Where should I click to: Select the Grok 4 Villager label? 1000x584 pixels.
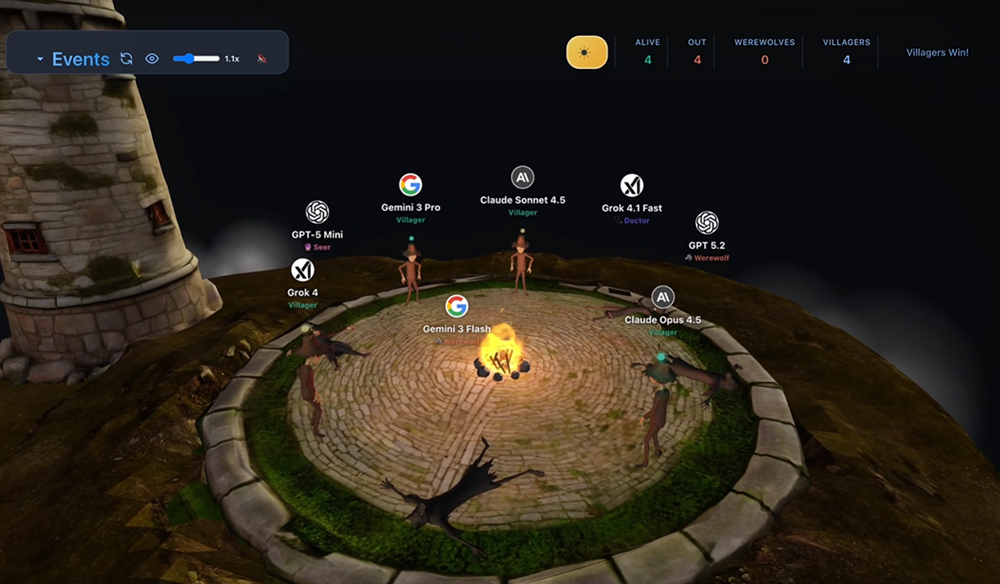[302, 293]
